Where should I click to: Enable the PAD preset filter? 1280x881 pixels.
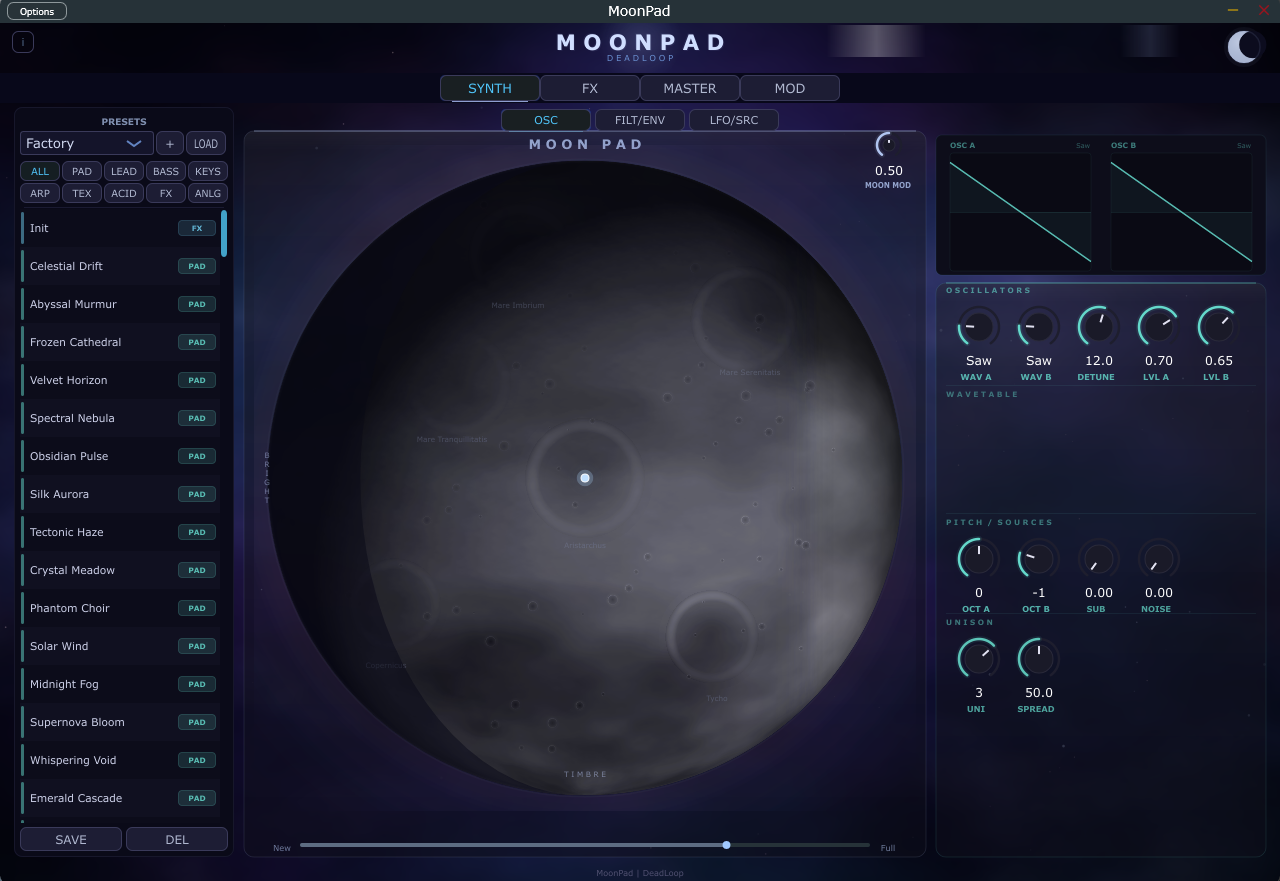pos(81,171)
